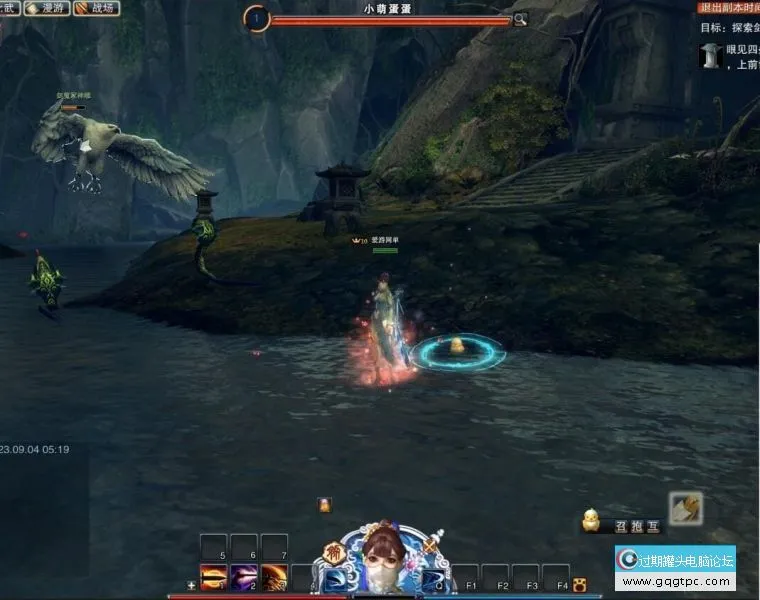
Task: Click the plus button left of skill bar
Action: point(191,585)
